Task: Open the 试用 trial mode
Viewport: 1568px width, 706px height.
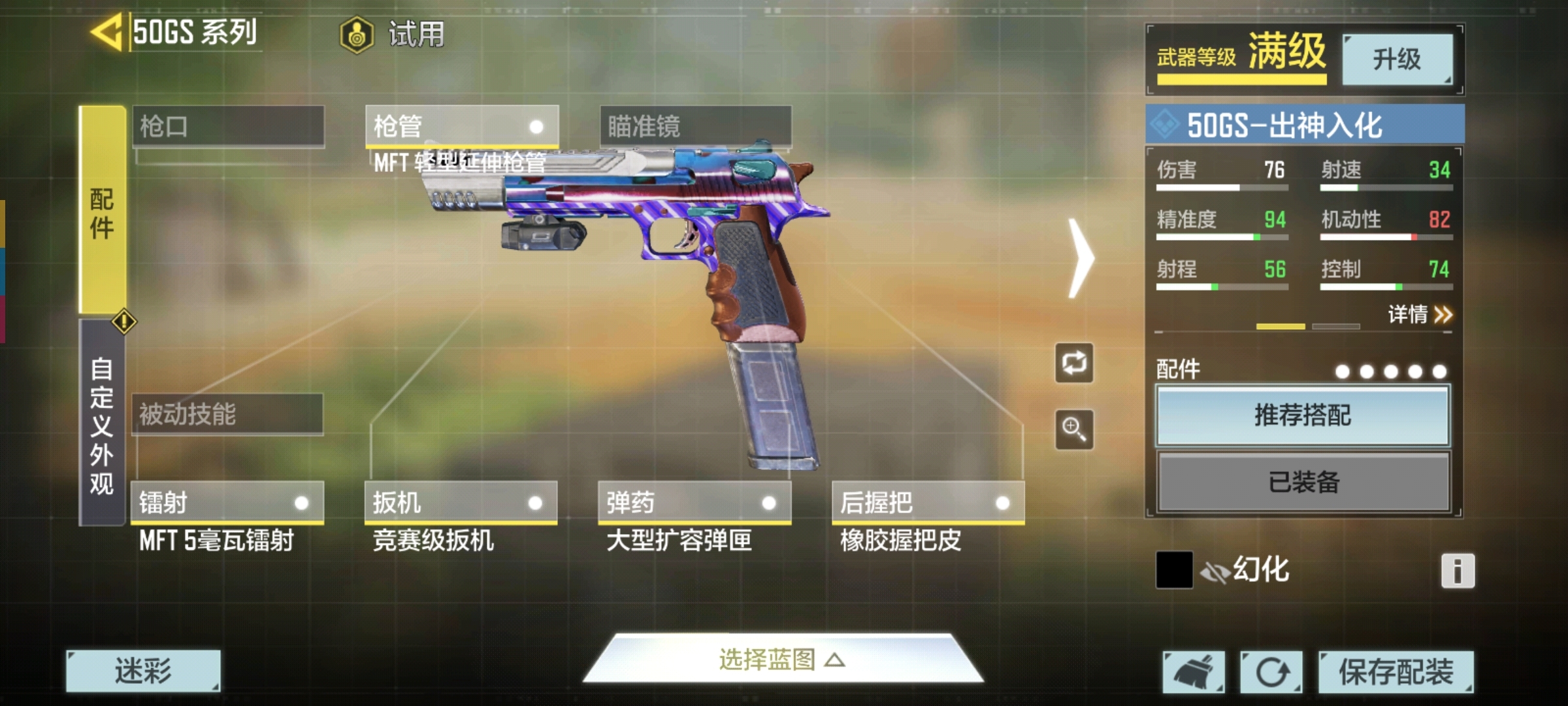Action: [393, 34]
